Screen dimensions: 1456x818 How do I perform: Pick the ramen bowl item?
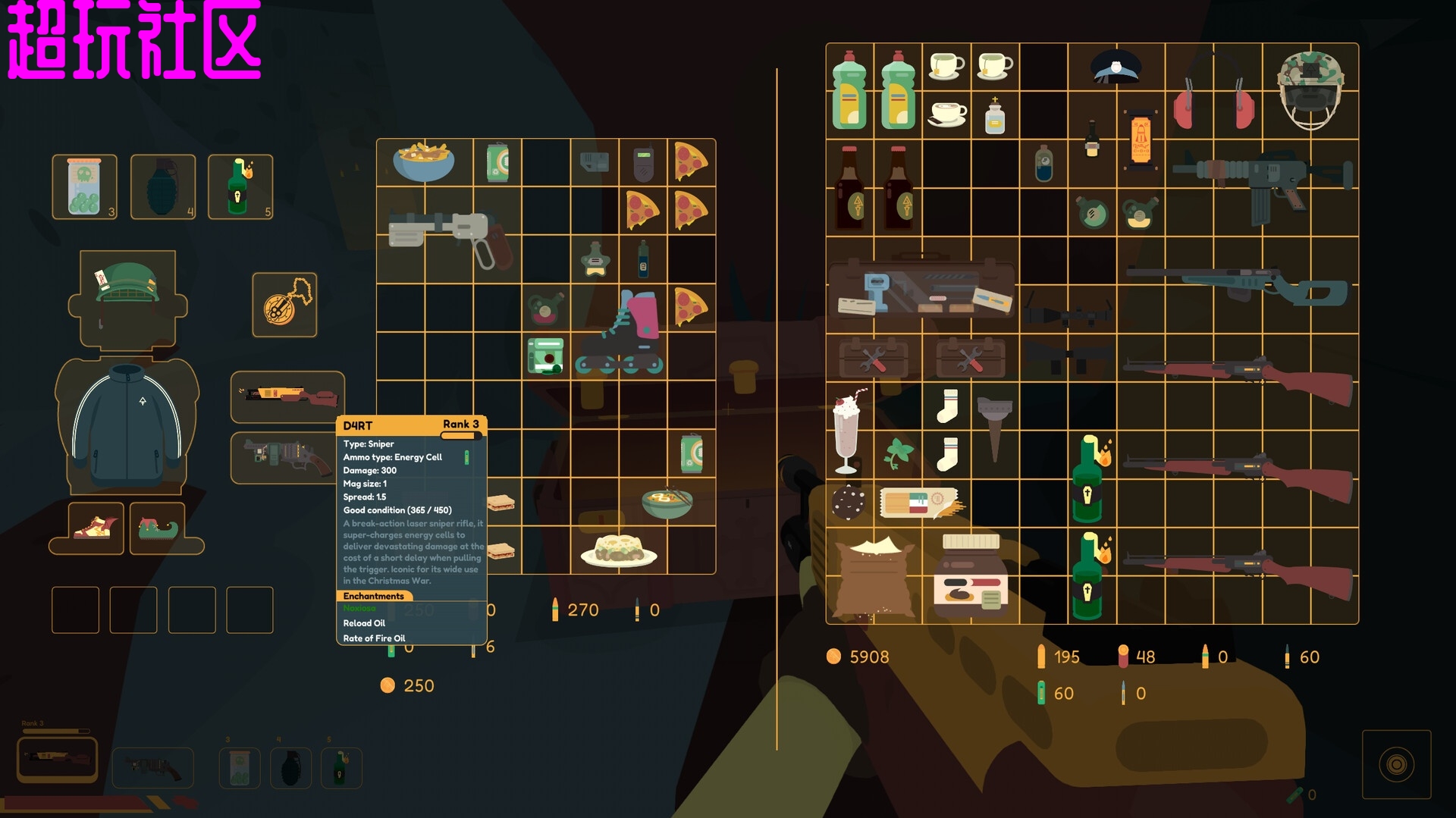pyautogui.click(x=667, y=502)
